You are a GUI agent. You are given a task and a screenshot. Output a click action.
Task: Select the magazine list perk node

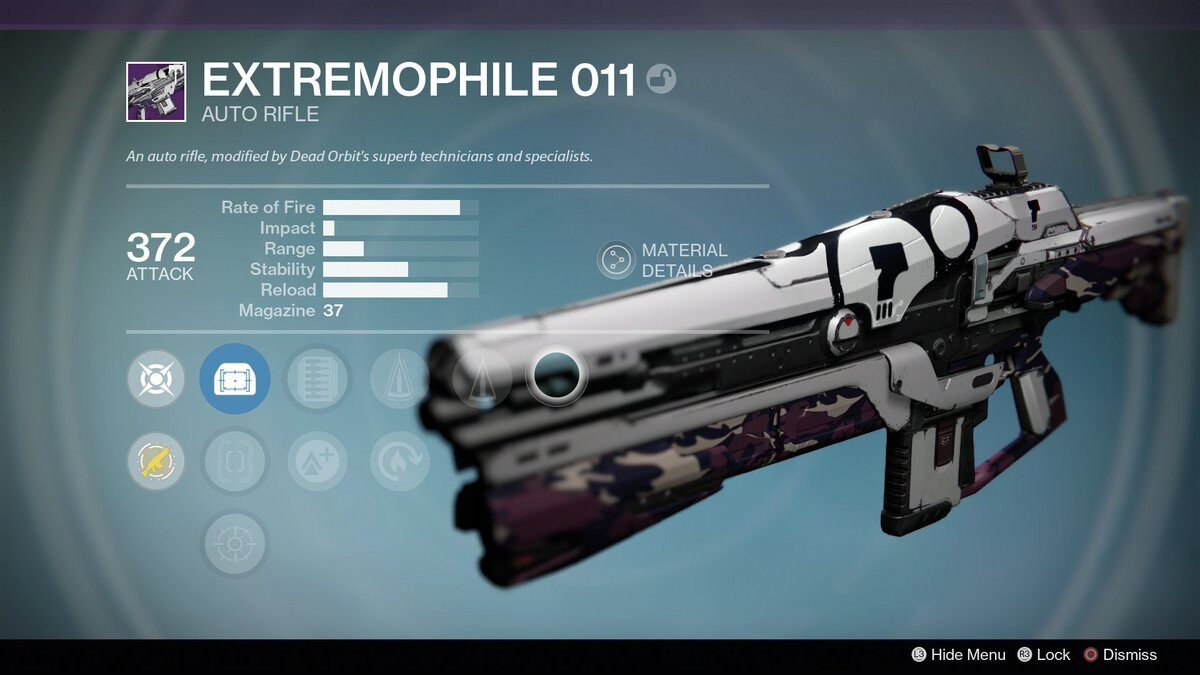tap(317, 380)
